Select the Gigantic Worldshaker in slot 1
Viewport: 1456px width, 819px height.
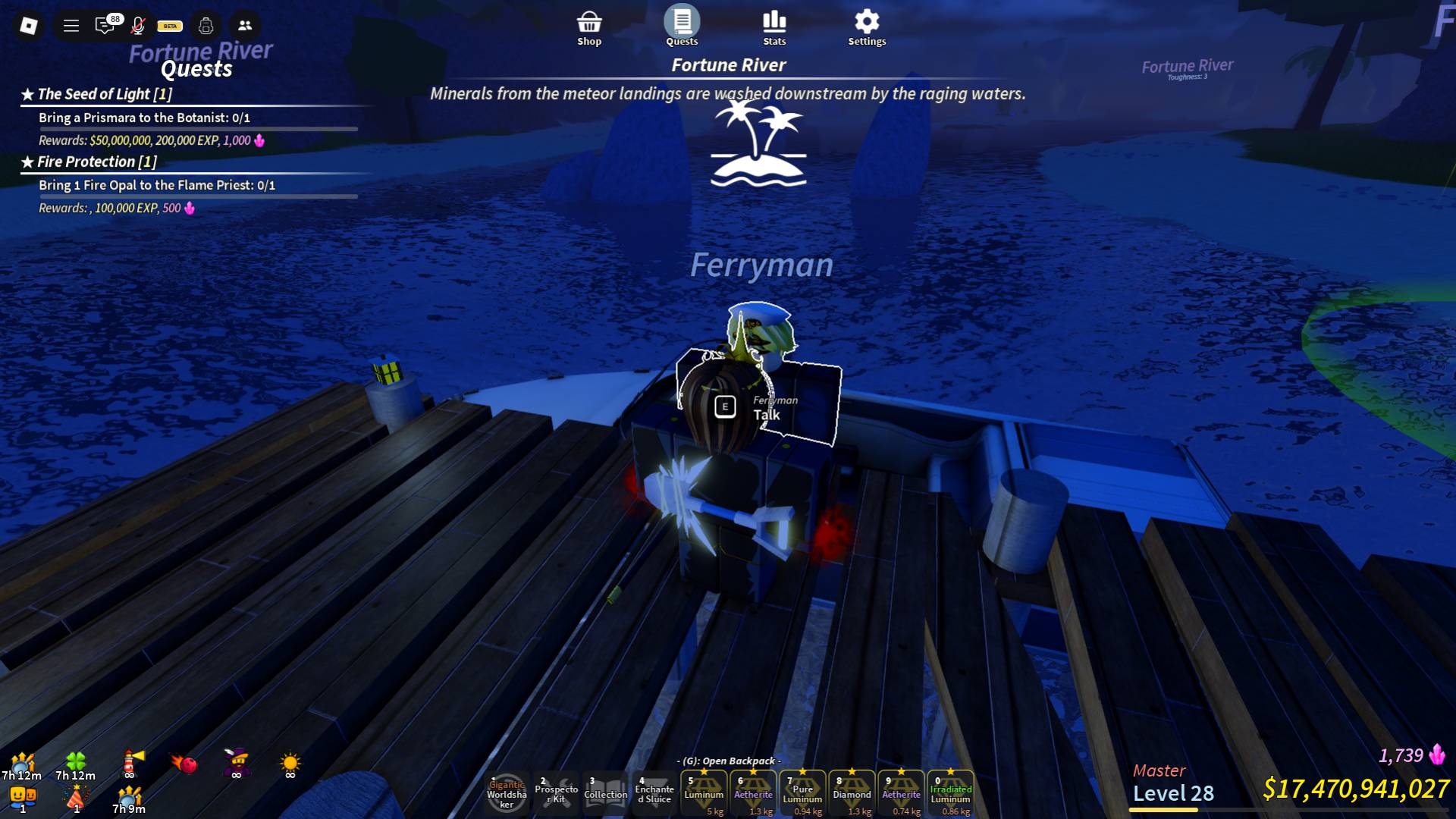505,793
